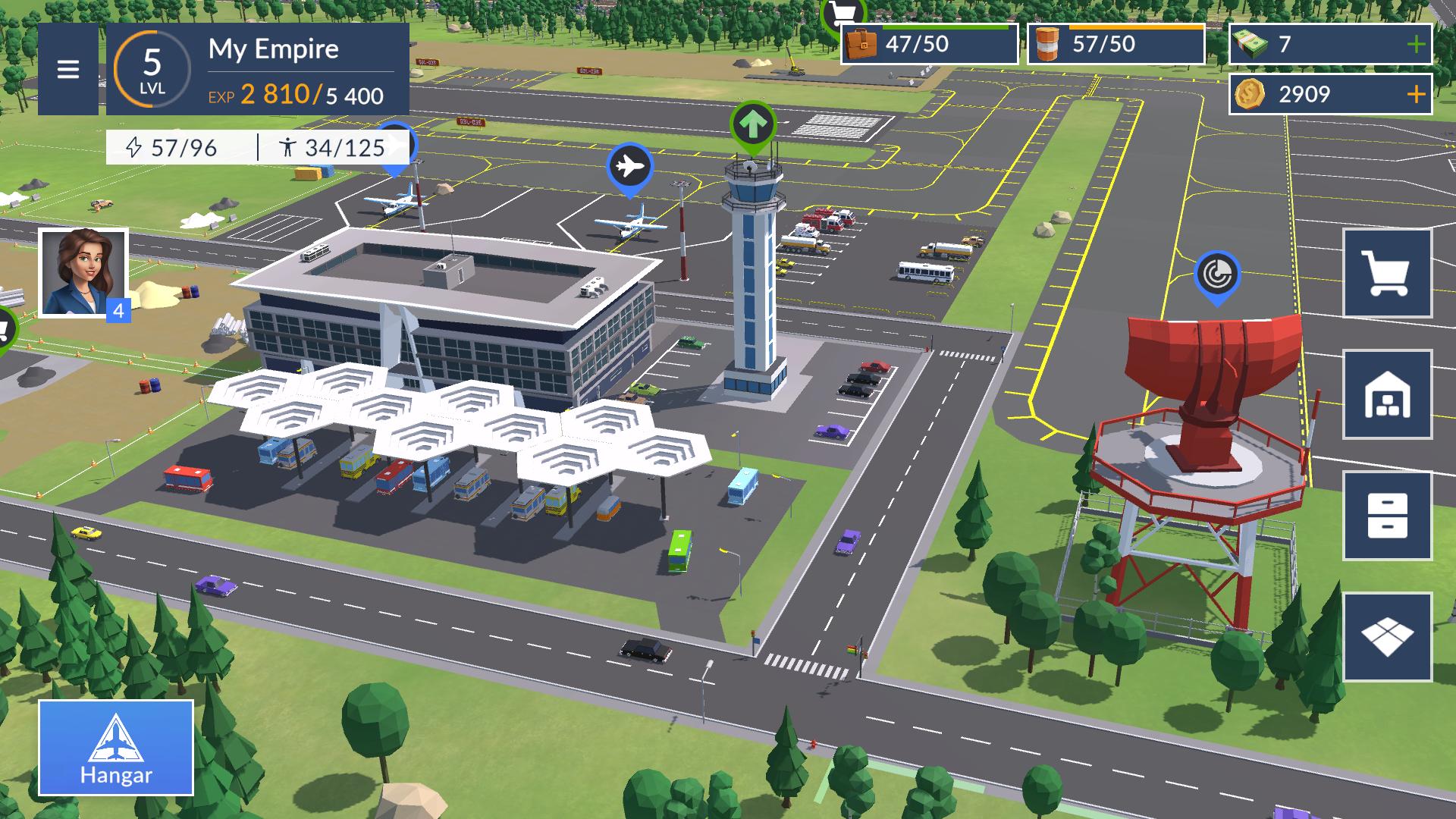
Task: Open the filing cabinet archive button
Action: pyautogui.click(x=1387, y=516)
